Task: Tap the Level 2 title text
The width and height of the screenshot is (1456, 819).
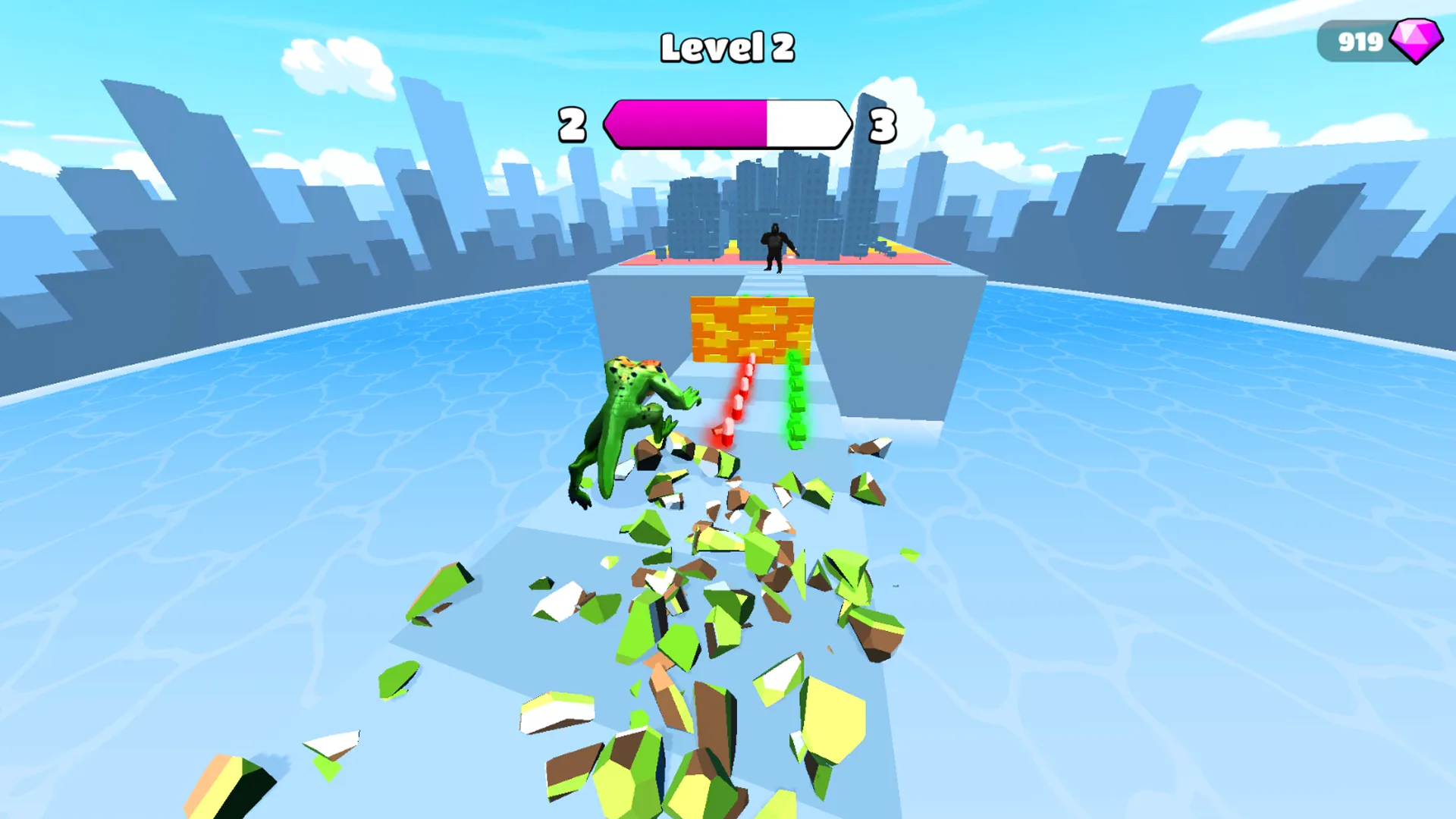Action: coord(728,45)
